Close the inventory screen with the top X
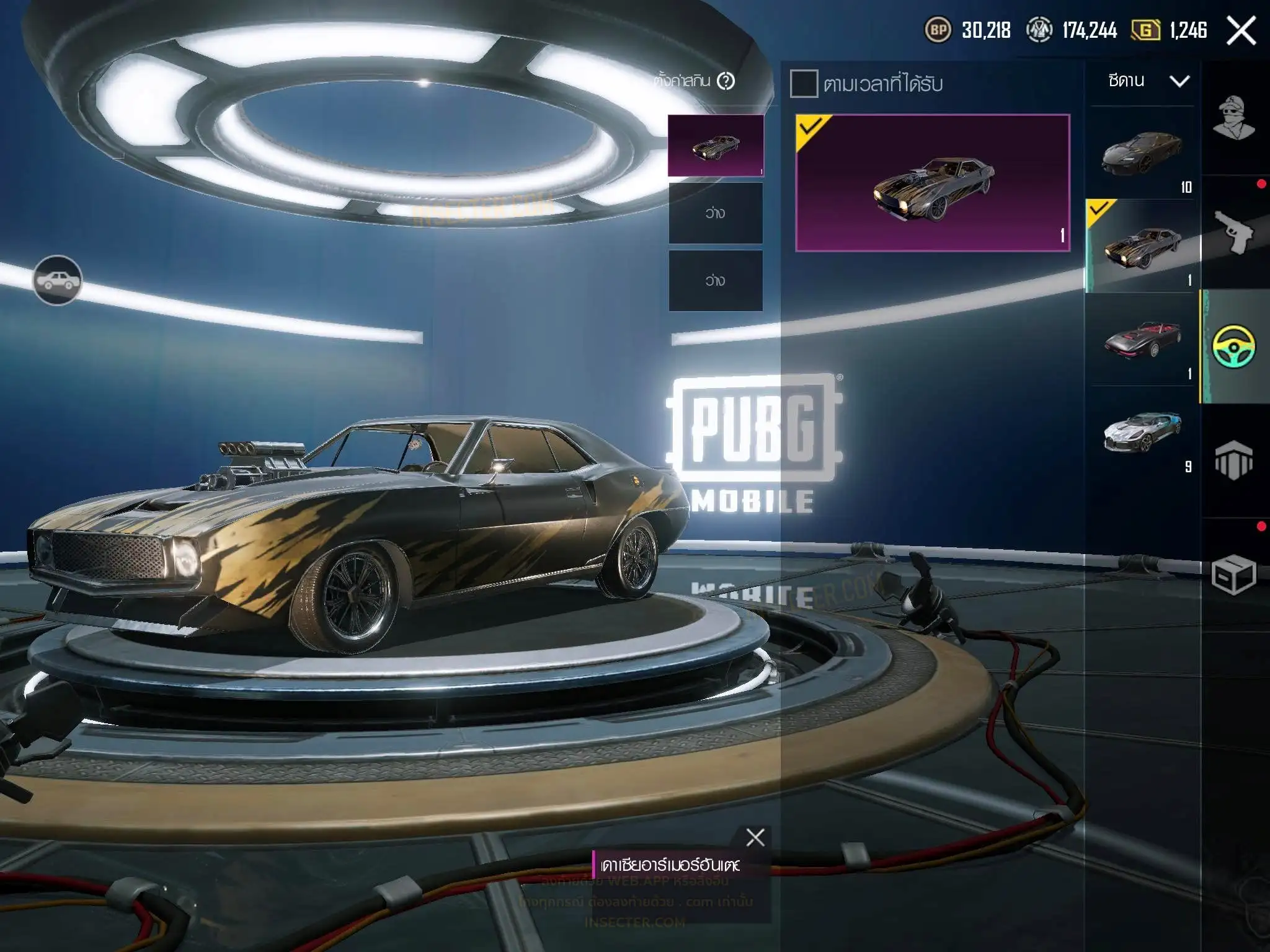The height and width of the screenshot is (952, 1270). (x=1241, y=30)
